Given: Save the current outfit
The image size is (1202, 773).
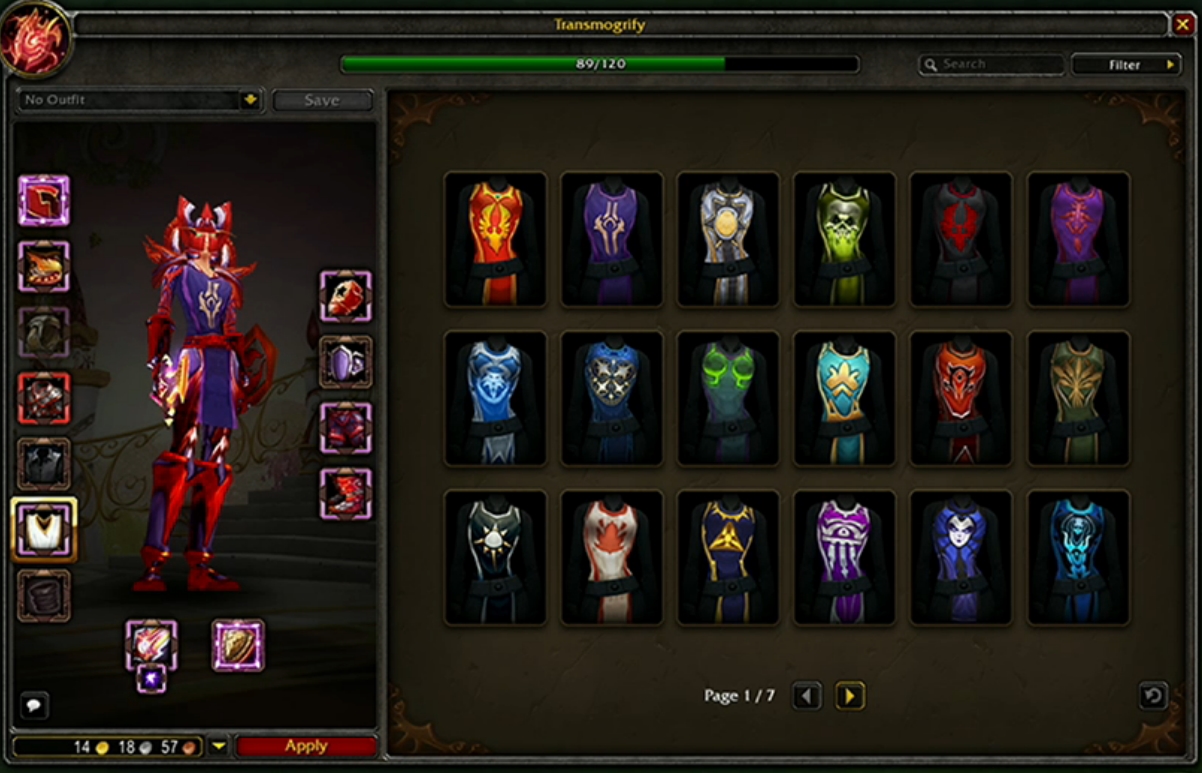Looking at the screenshot, I should point(322,100).
